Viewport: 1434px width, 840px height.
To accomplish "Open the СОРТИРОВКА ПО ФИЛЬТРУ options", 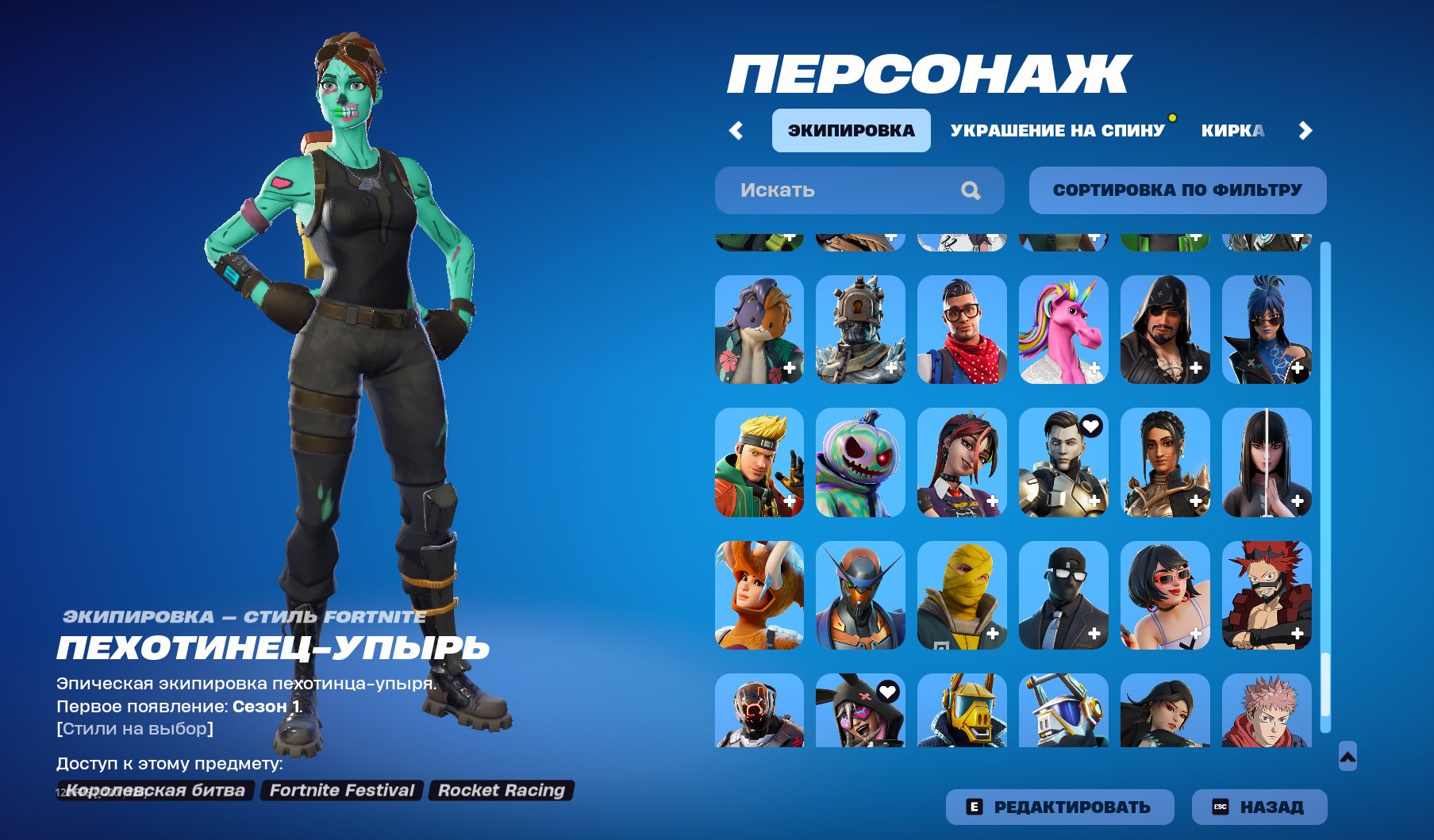I will click(x=1177, y=190).
